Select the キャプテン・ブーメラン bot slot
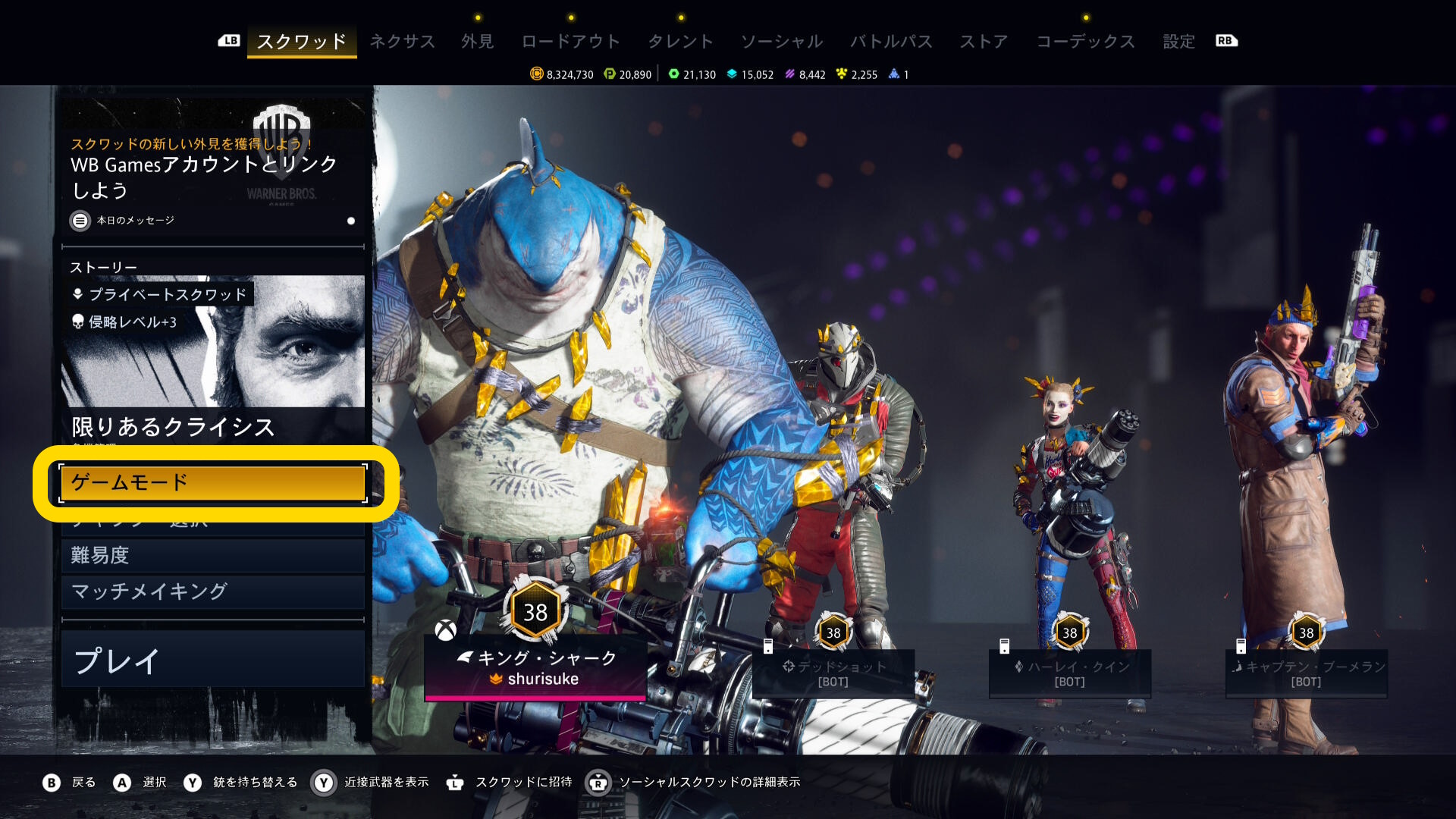The height and width of the screenshot is (819, 1456). click(1306, 673)
